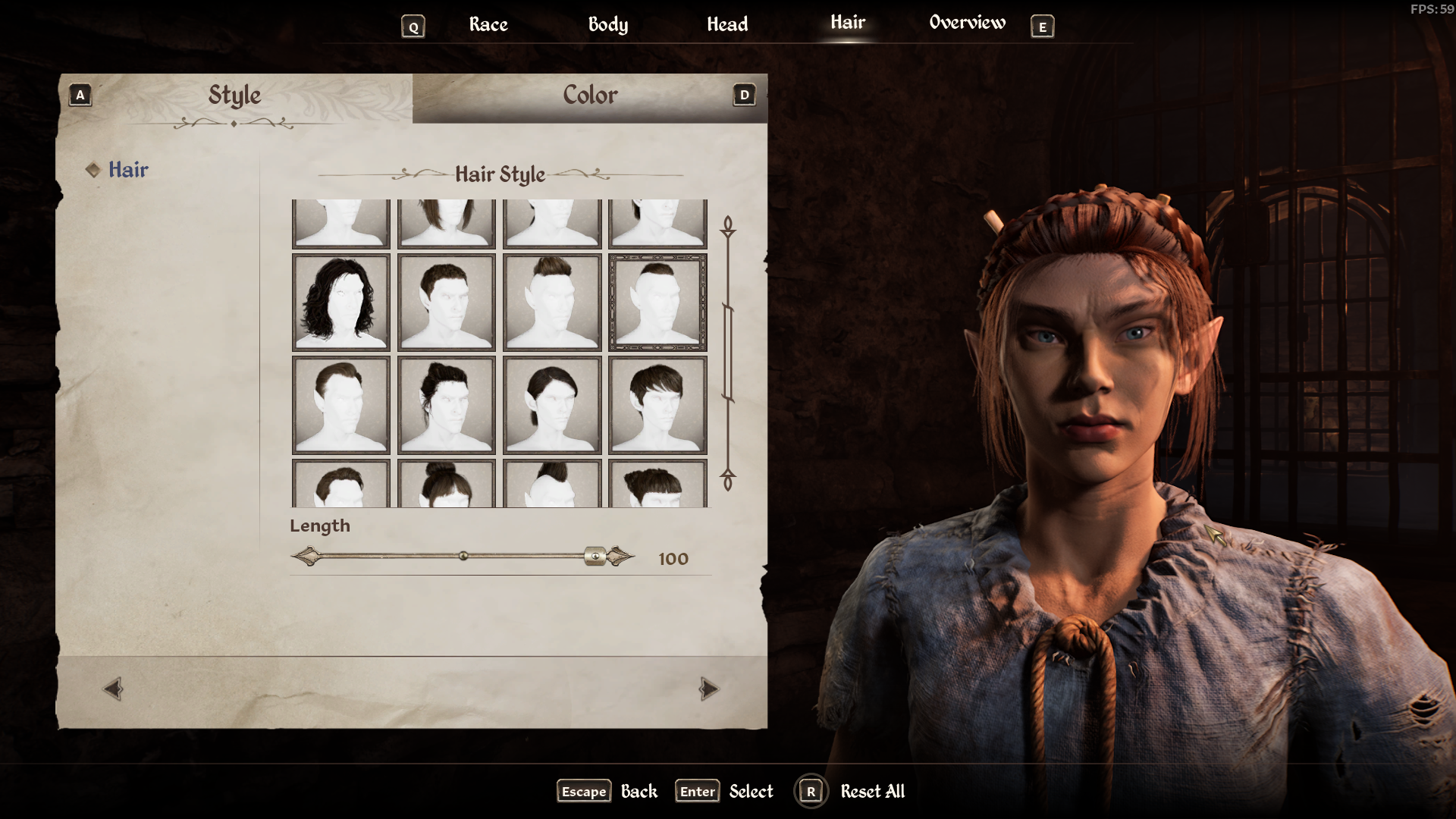Open the Overview tab

[x=967, y=23]
